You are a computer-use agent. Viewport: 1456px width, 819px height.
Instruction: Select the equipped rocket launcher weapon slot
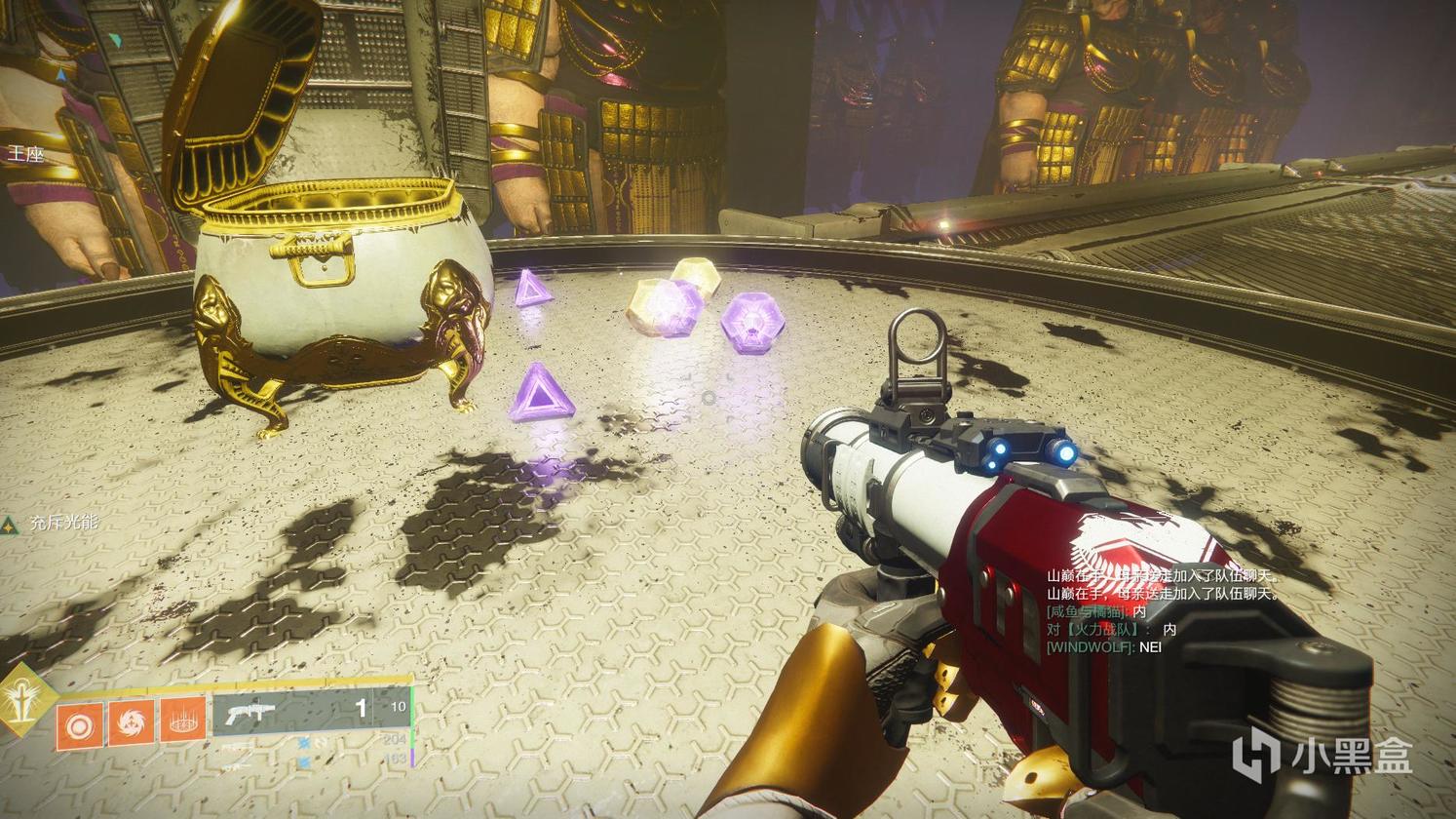coord(312,711)
